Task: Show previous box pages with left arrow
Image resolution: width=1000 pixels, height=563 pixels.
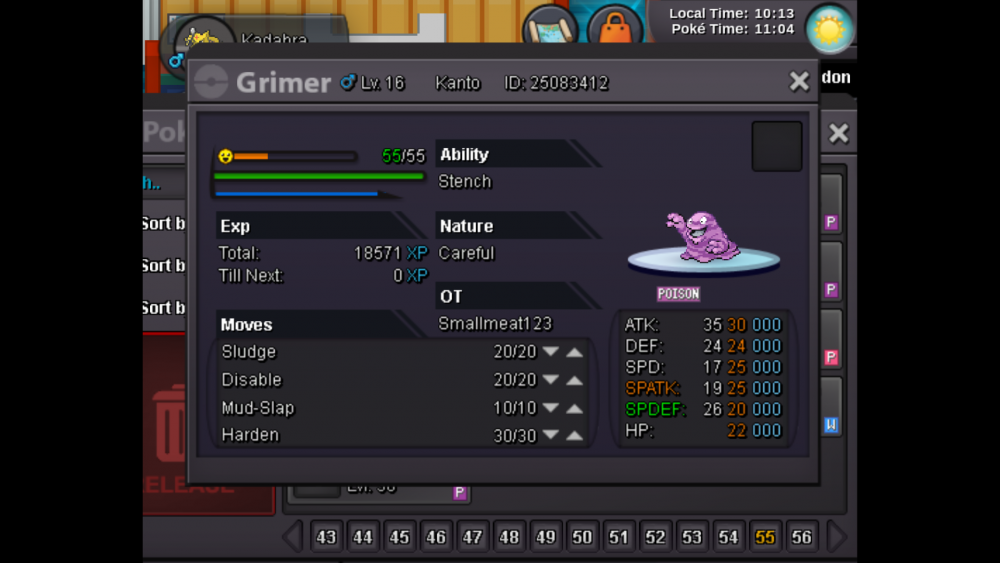Action: coord(293,537)
